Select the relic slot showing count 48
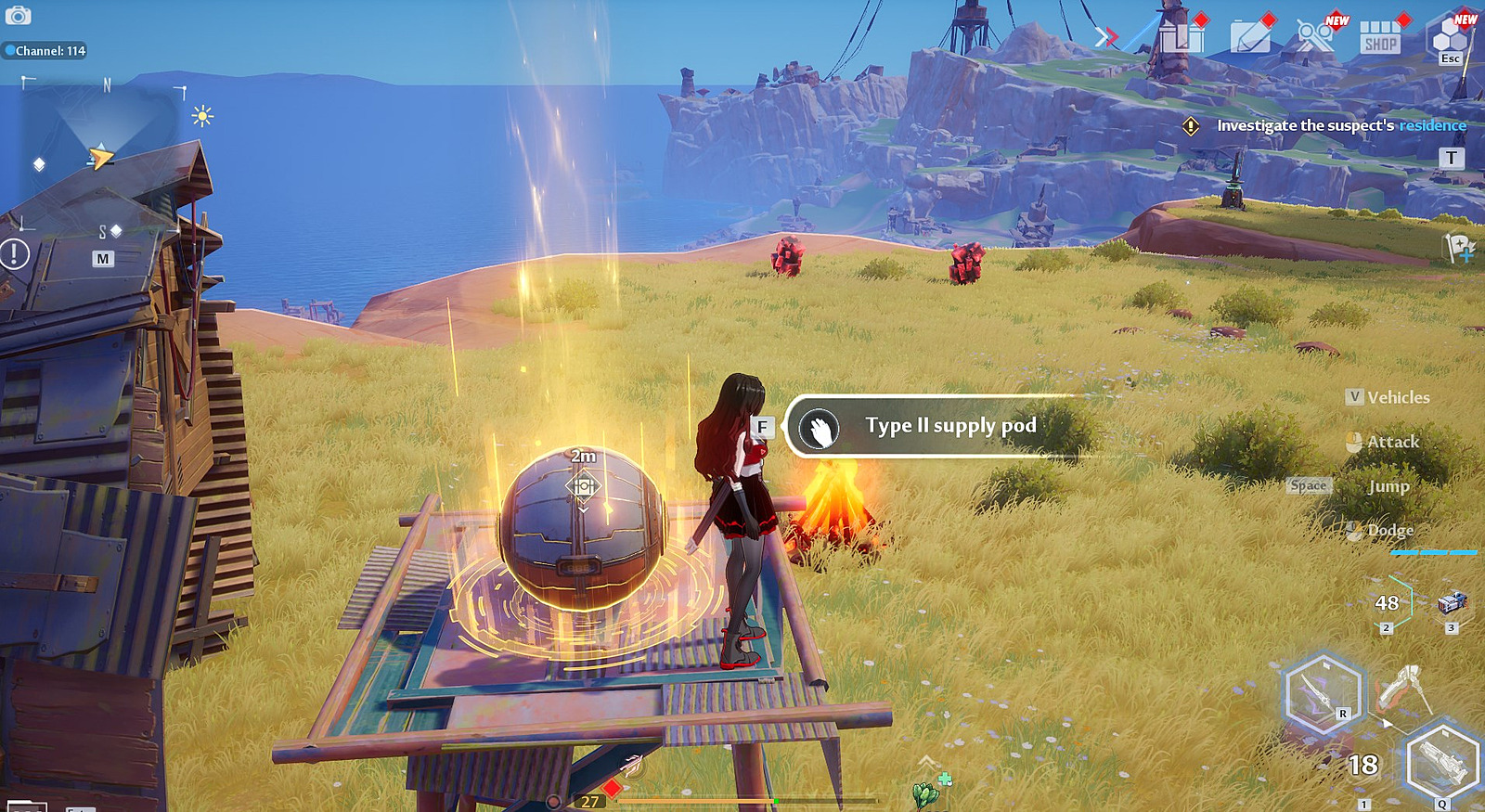Image resolution: width=1485 pixels, height=812 pixels. click(x=1388, y=605)
